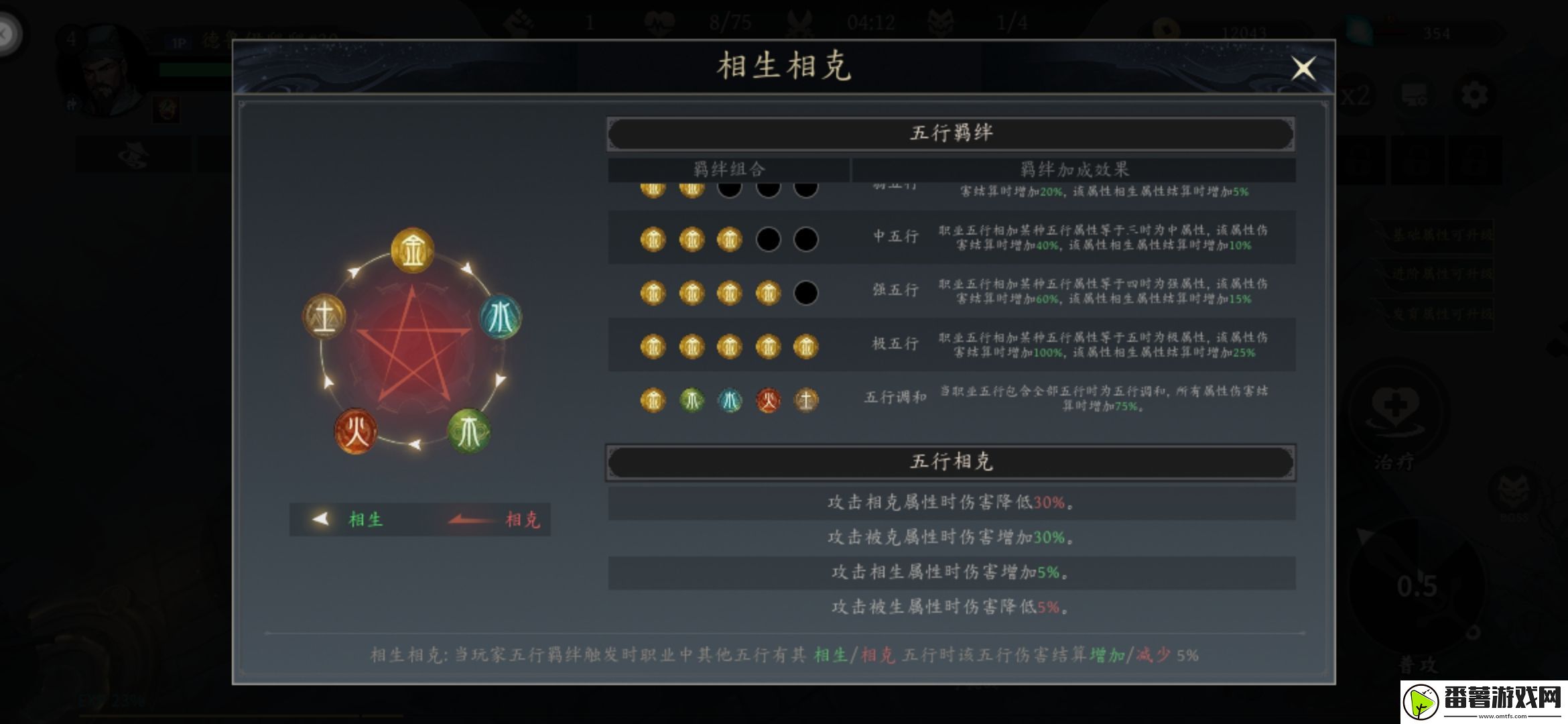Expand the 五行羁绊 section header
1568x724 pixels.
tap(952, 132)
